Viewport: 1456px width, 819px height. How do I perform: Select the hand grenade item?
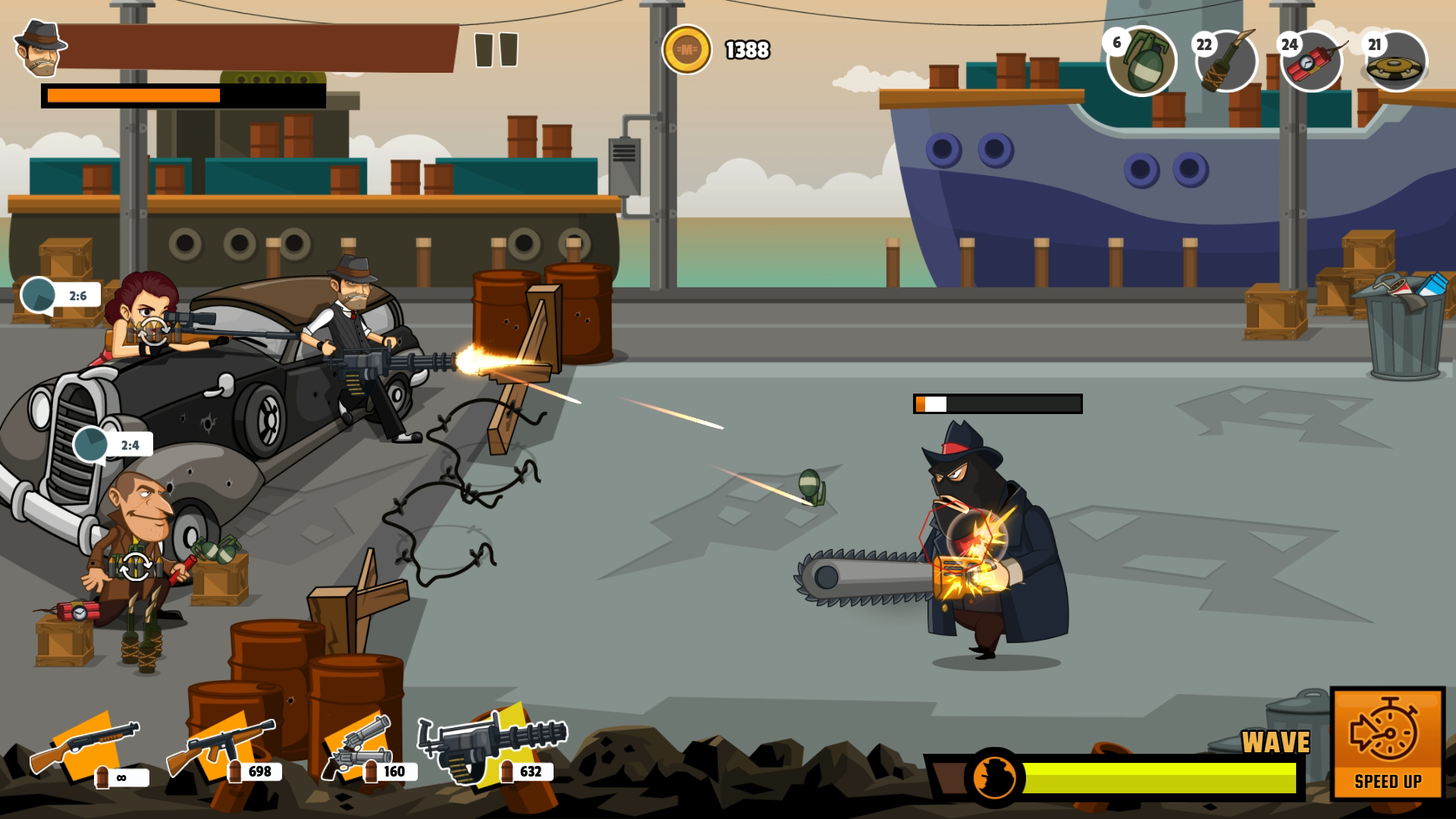(1142, 62)
